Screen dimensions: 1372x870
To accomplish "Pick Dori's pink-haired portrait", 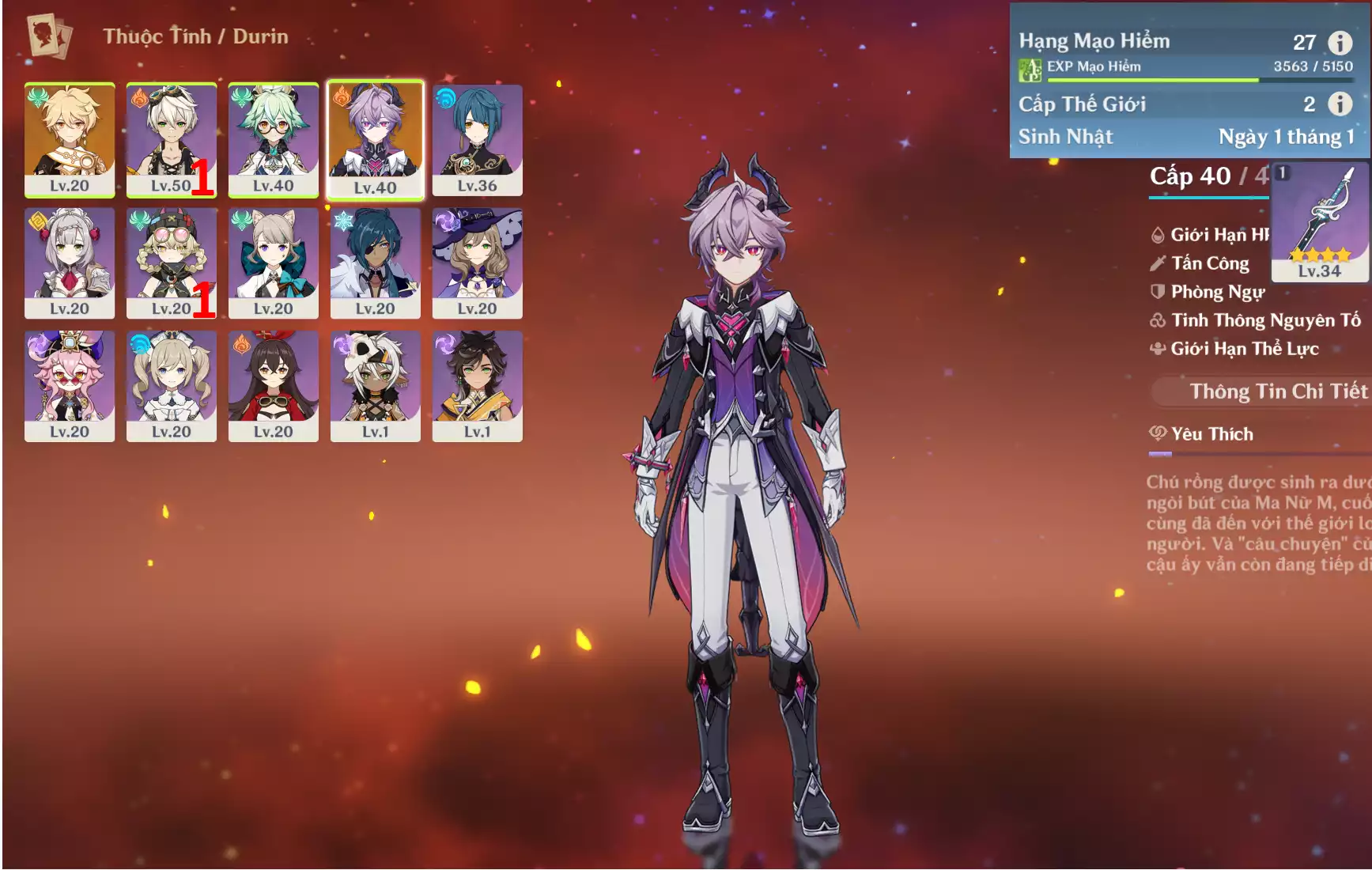I will click(x=70, y=386).
